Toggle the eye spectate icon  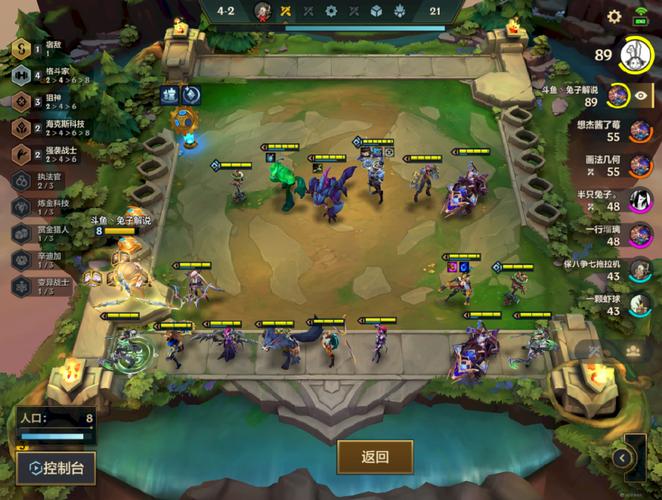pyautogui.click(x=640, y=94)
